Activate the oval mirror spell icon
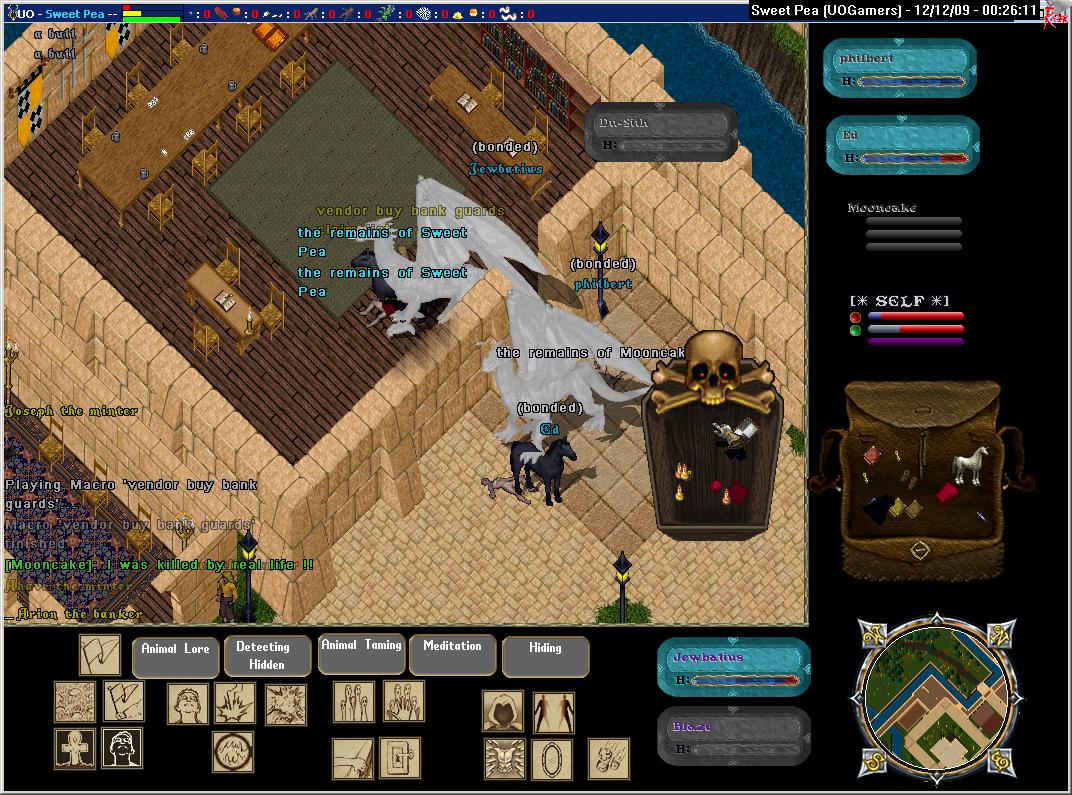Screen dimensions: 1072x795 pyautogui.click(x=551, y=759)
